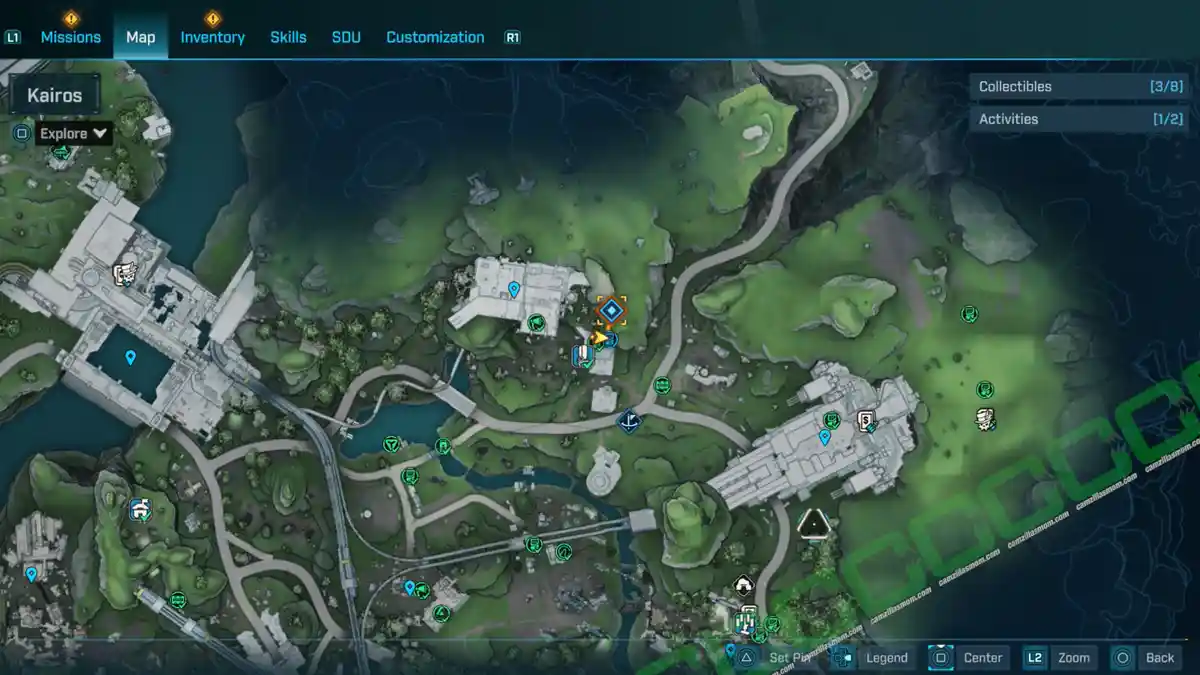This screenshot has height=675, width=1200.
Task: Select the orange-framed diamond objective marker
Action: tap(611, 311)
